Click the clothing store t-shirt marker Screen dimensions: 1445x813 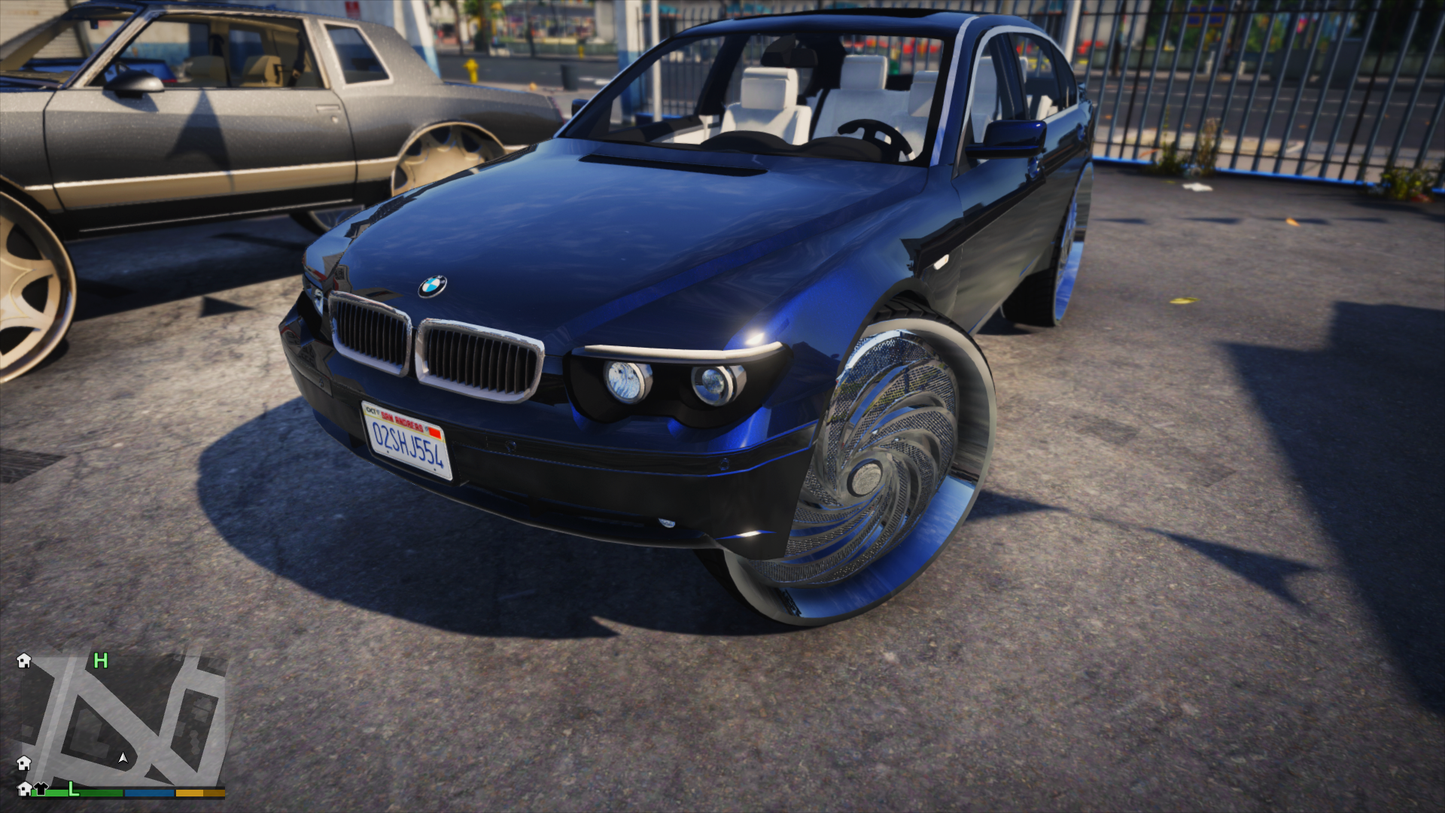[x=41, y=788]
